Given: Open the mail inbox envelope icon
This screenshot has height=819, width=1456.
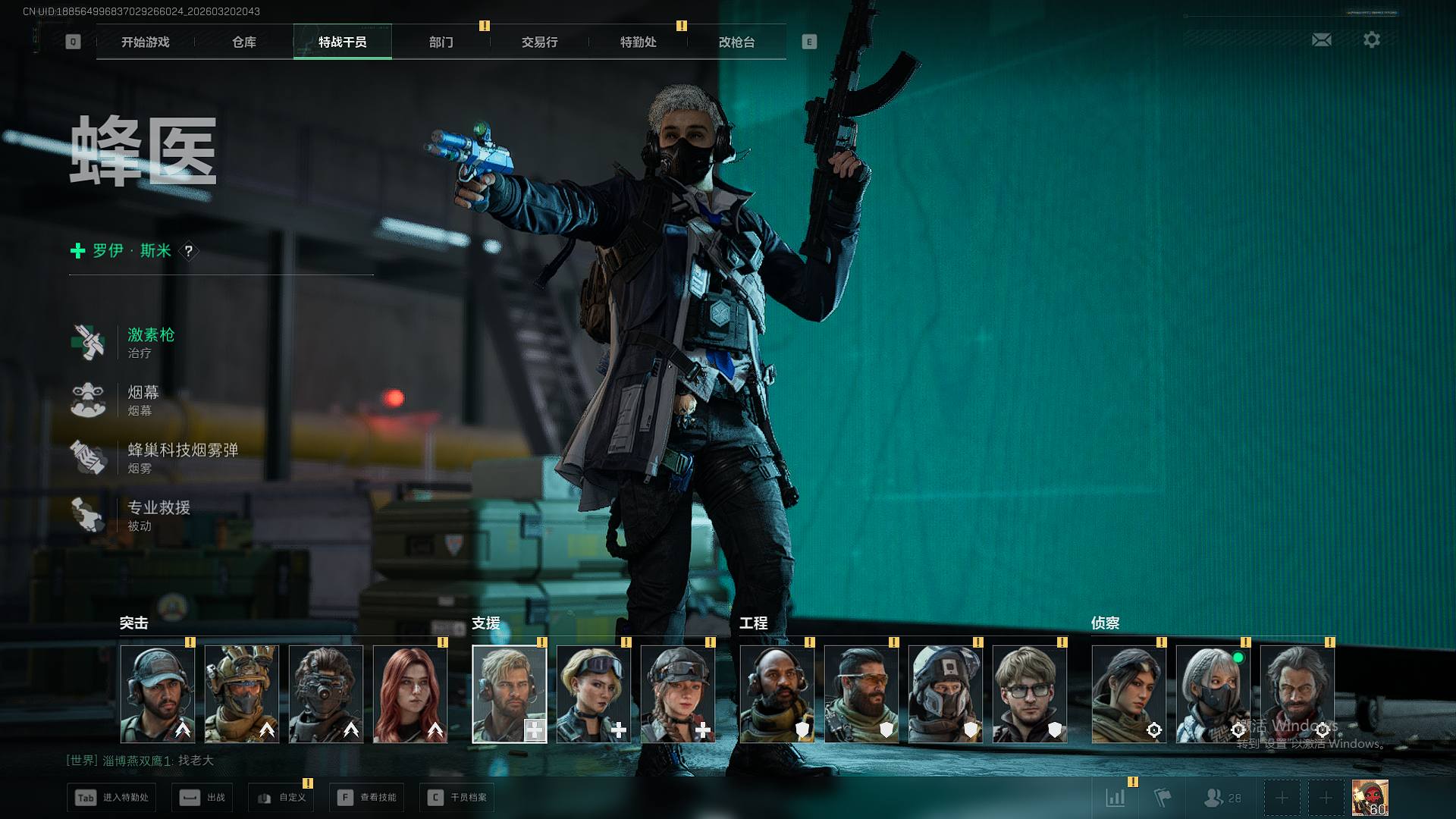Looking at the screenshot, I should click(1321, 39).
